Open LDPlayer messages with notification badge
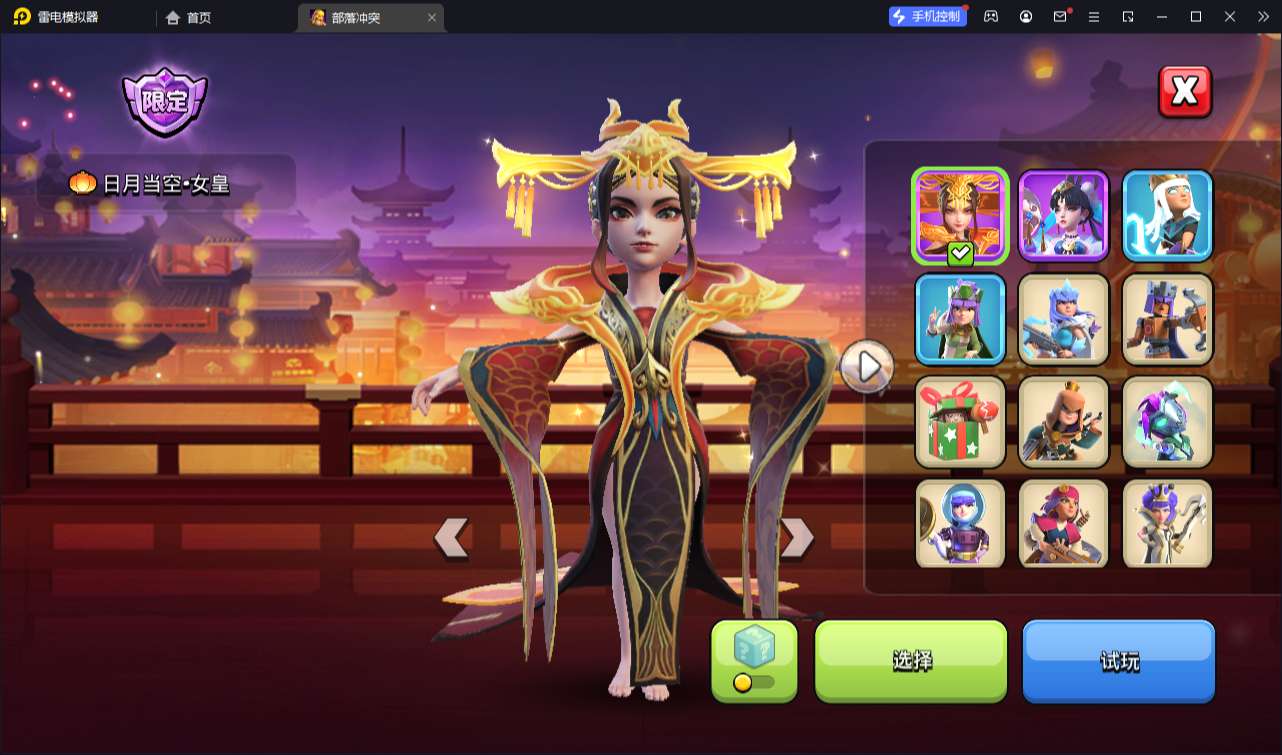The height and width of the screenshot is (755, 1282). [x=1062, y=17]
